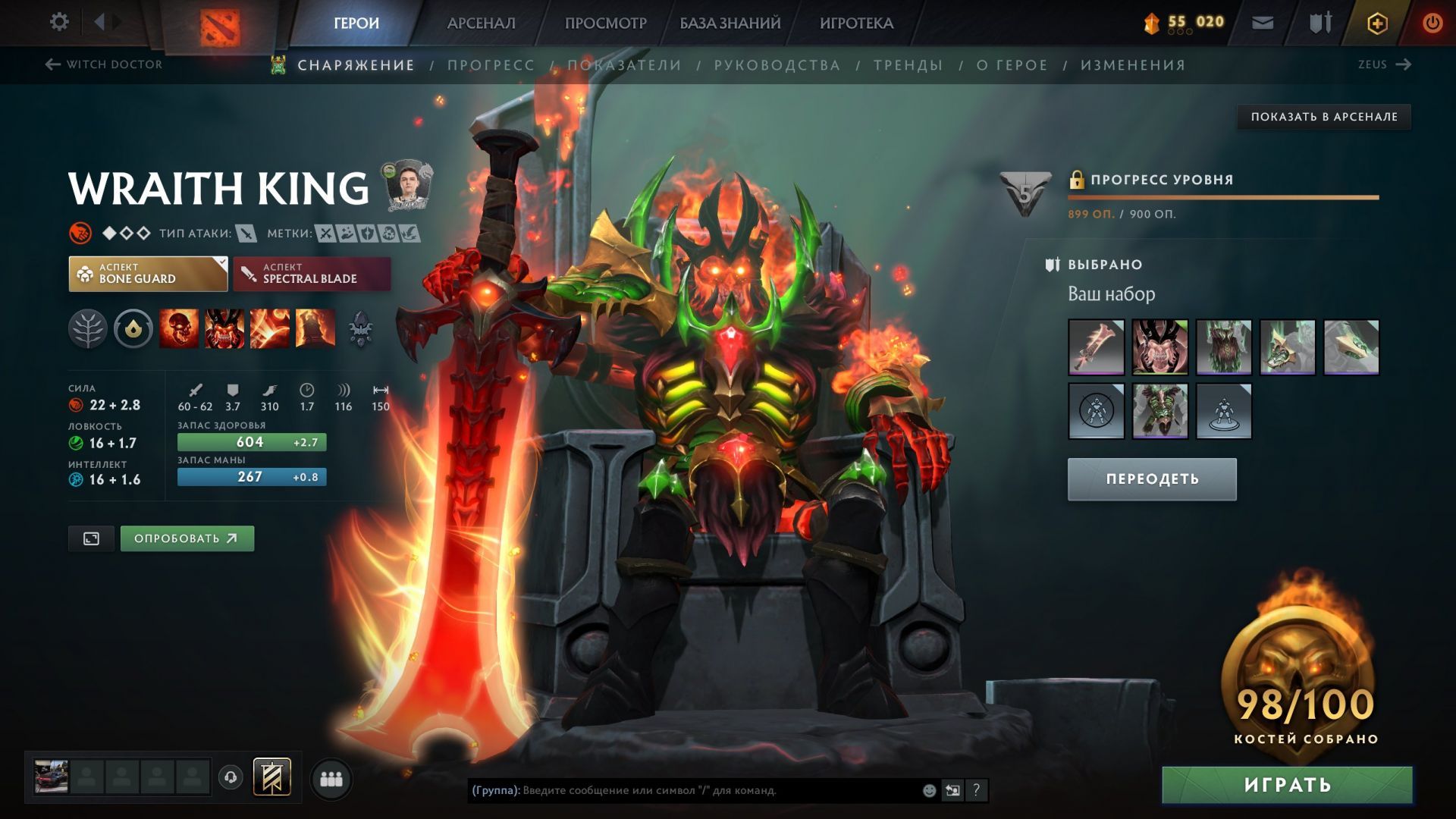The height and width of the screenshot is (819, 1456).
Task: Show the Руководства section
Action: 777,65
